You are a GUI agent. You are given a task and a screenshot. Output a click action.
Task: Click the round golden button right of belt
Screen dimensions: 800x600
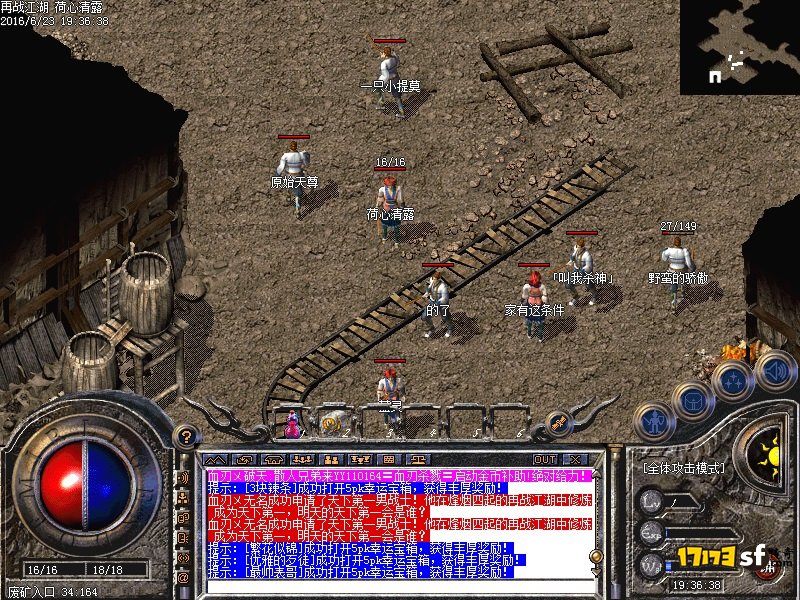pos(559,423)
